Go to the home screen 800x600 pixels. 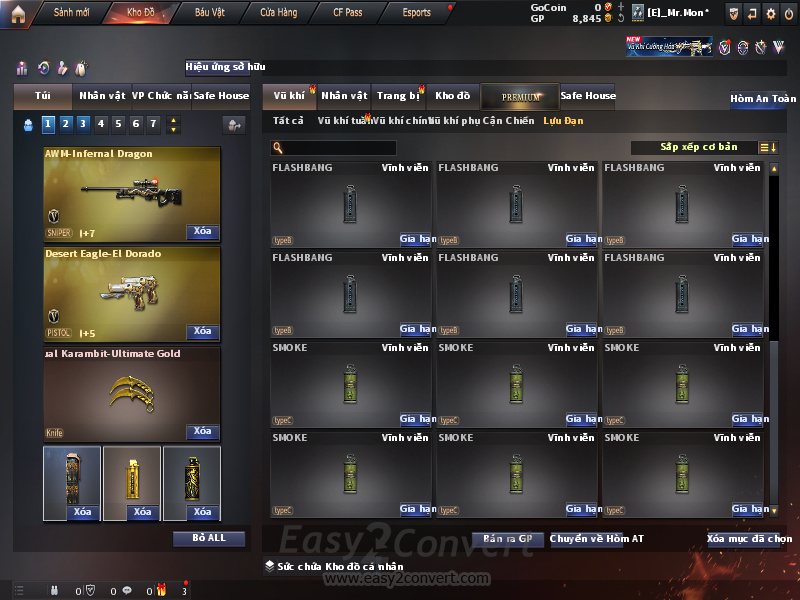17,13
